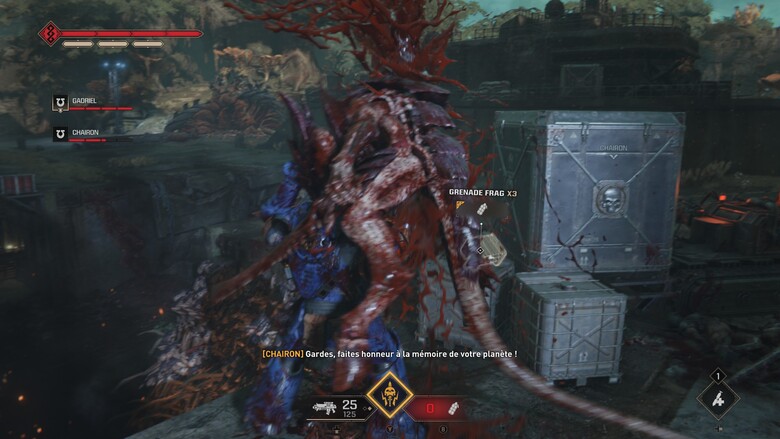Select the frag grenade slot icon
780x439 pixels.
(x=455, y=409)
